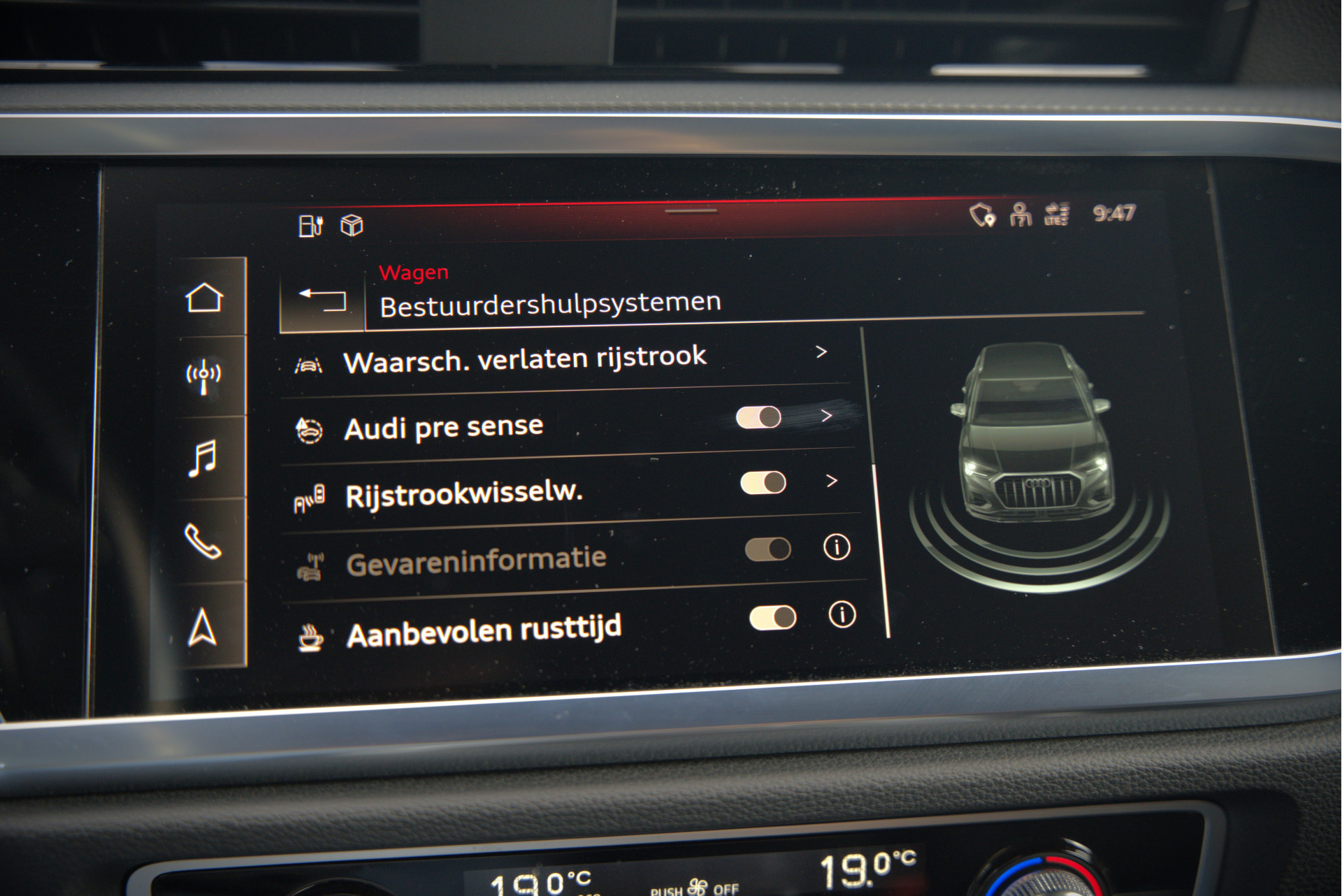1342x896 pixels.
Task: Toggle the Gevareninformatie switch
Action: point(767,549)
